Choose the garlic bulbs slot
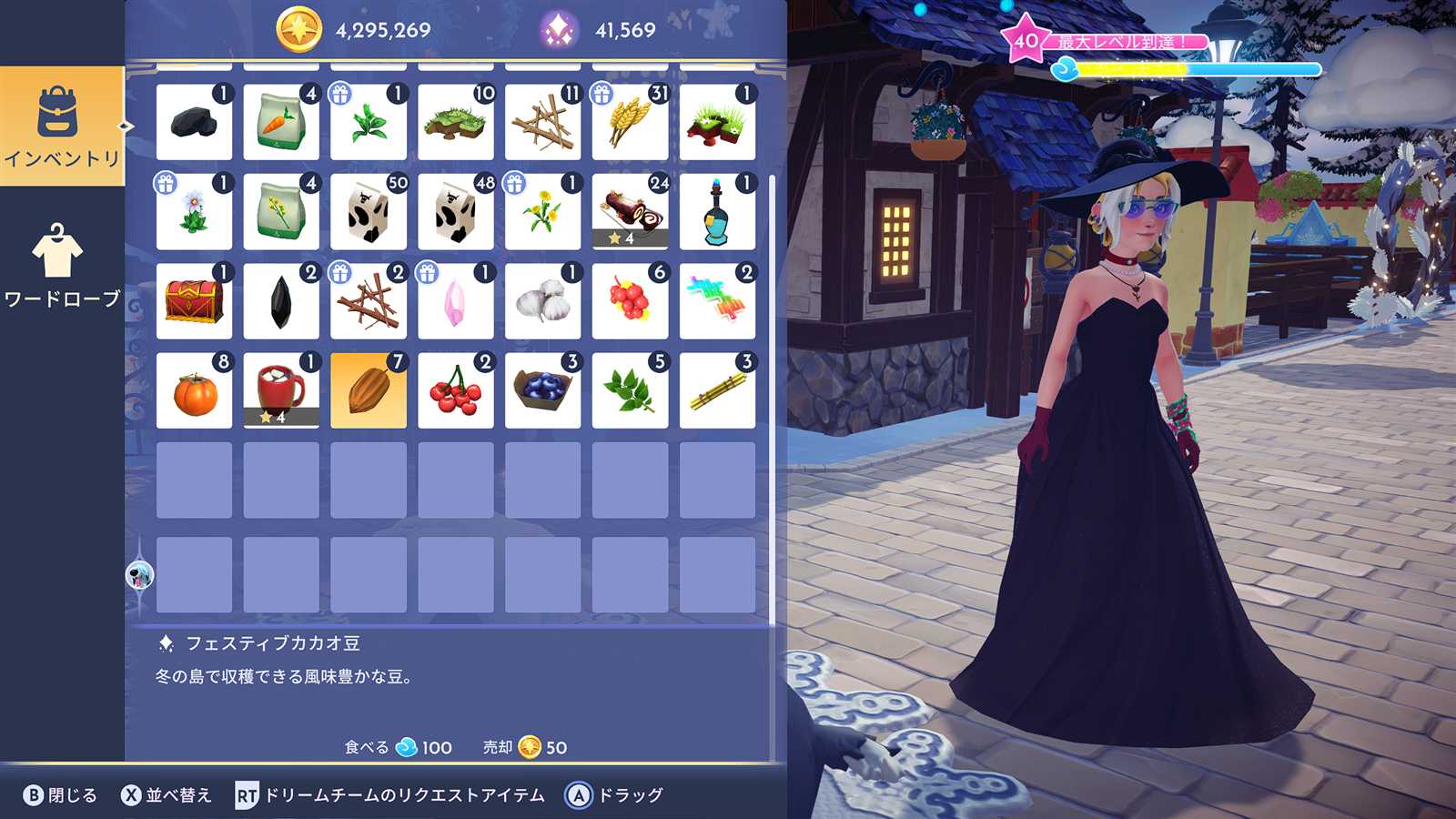Image resolution: width=1456 pixels, height=819 pixels. tap(542, 301)
